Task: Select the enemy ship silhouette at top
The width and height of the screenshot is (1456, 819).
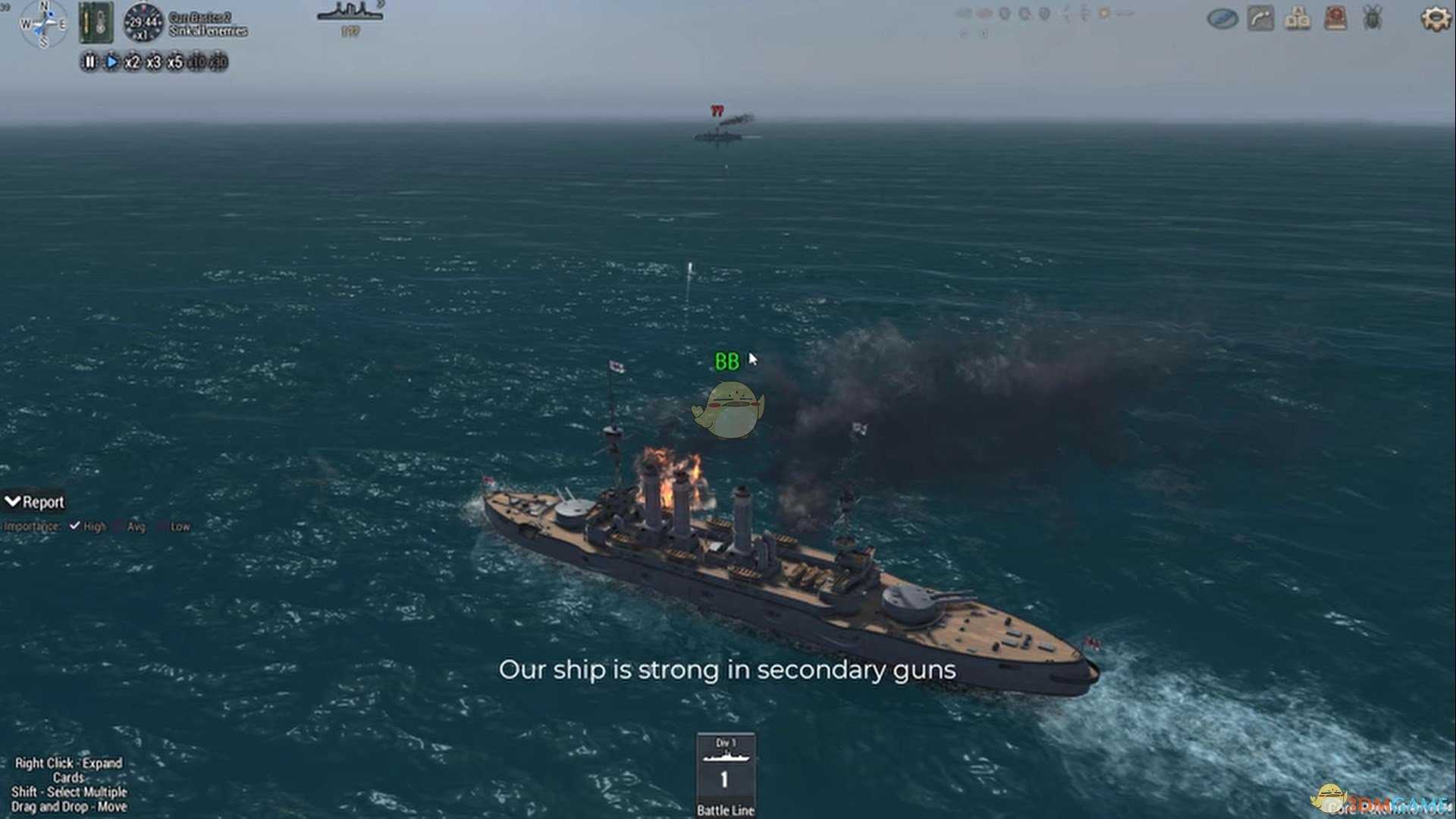Action: pos(350,13)
